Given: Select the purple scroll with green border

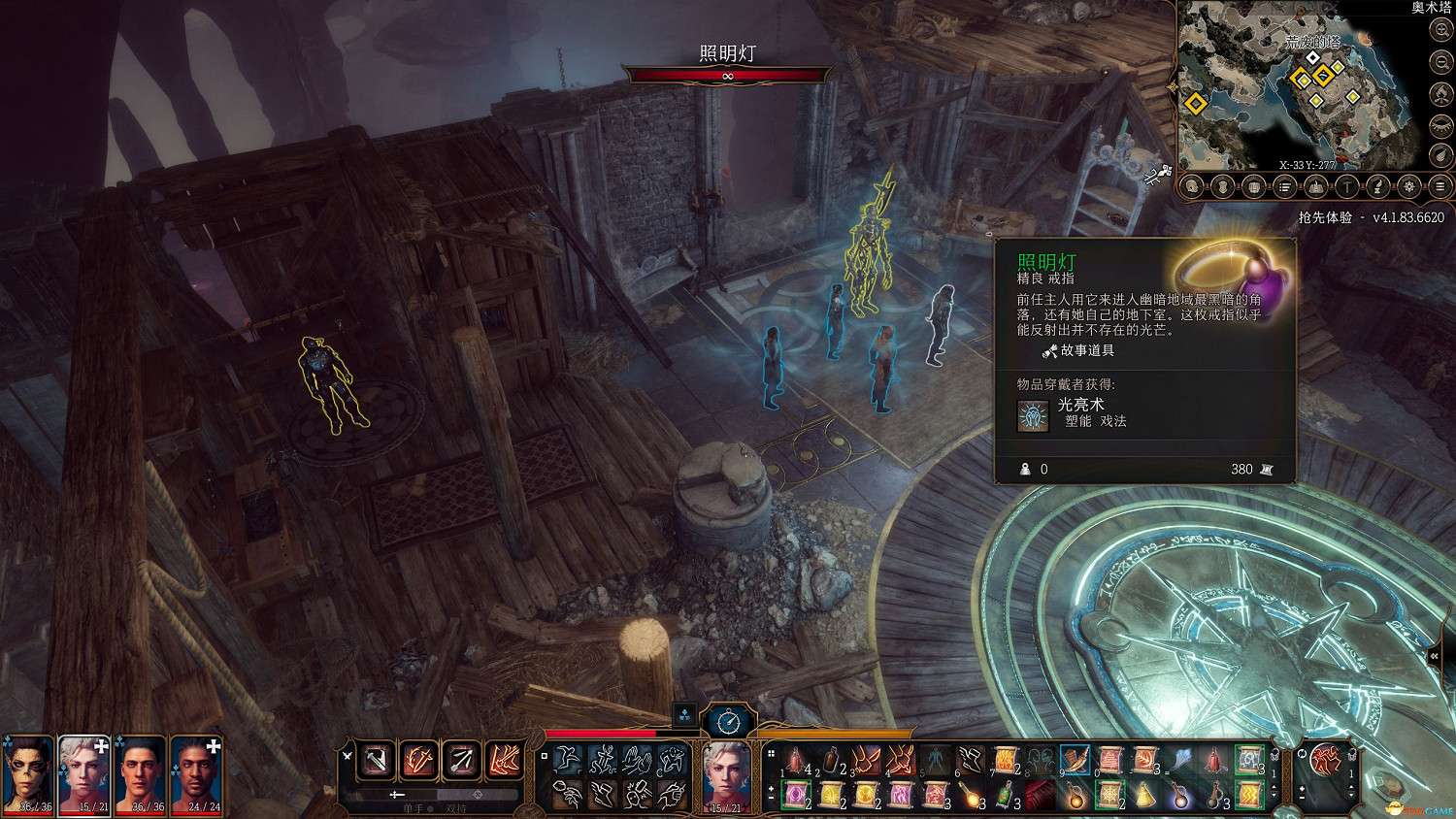Looking at the screenshot, I should point(796,796).
